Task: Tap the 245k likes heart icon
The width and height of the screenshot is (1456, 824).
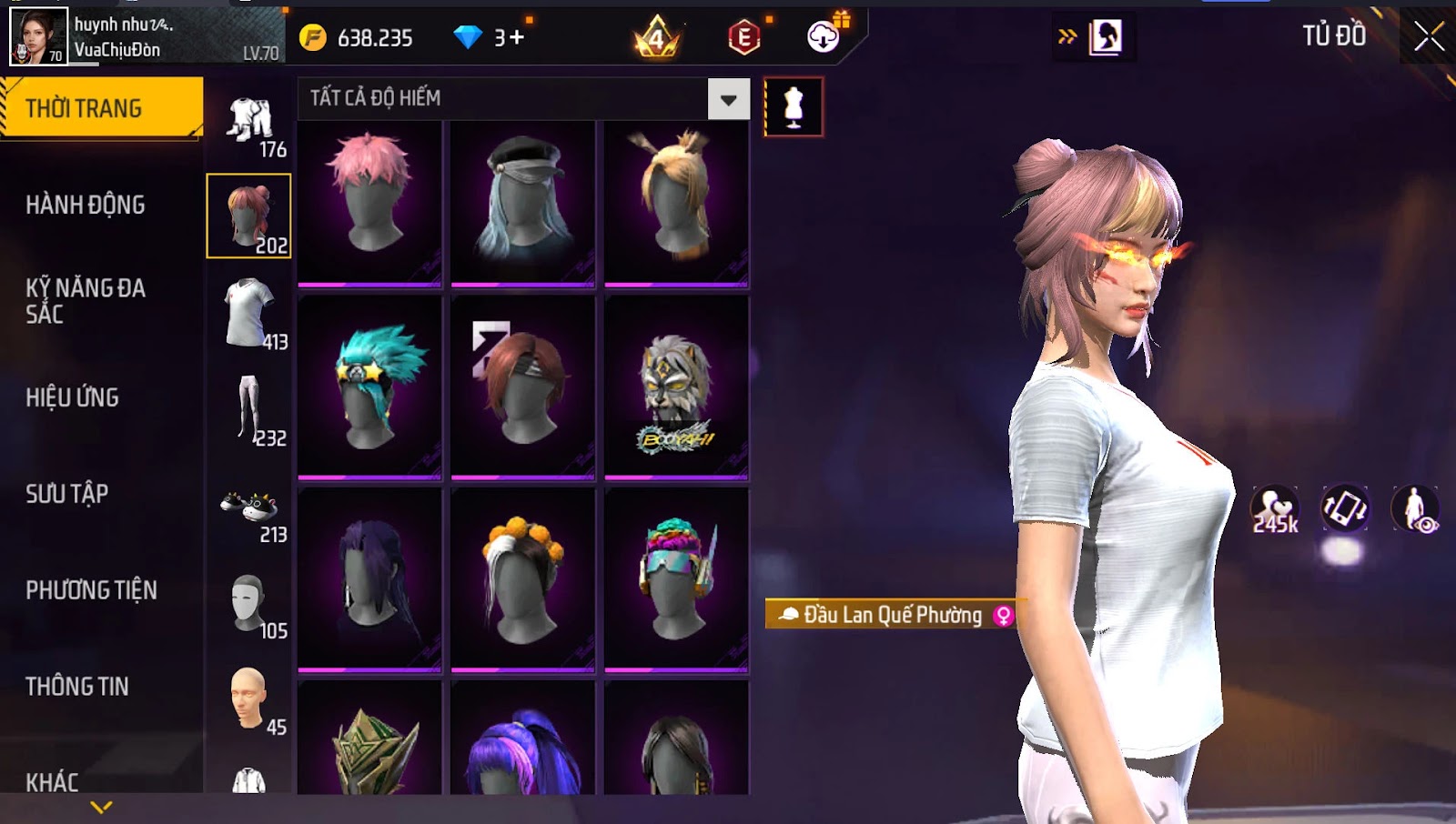Action: coord(1275,509)
